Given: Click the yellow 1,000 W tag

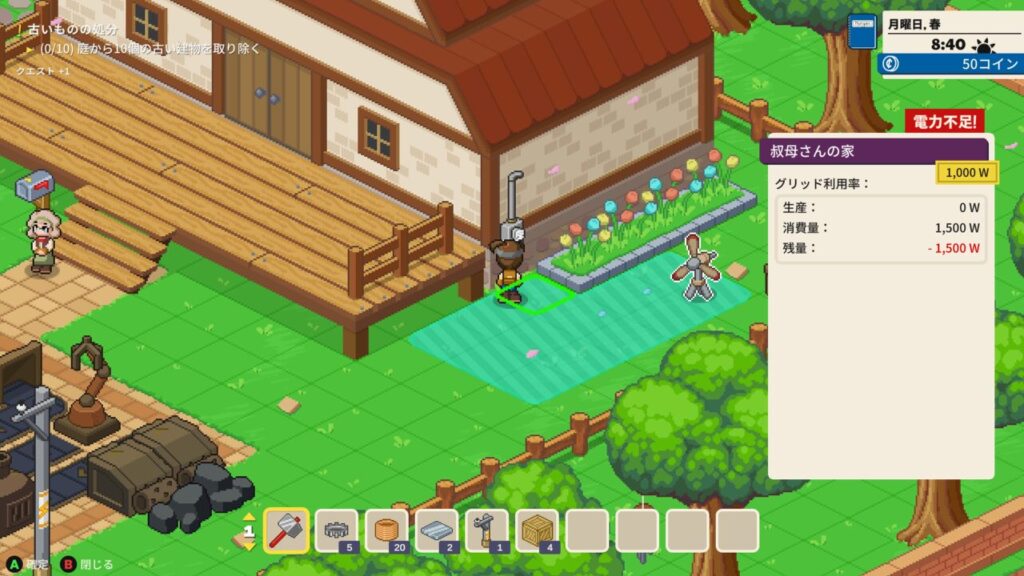Looking at the screenshot, I should click(x=966, y=173).
